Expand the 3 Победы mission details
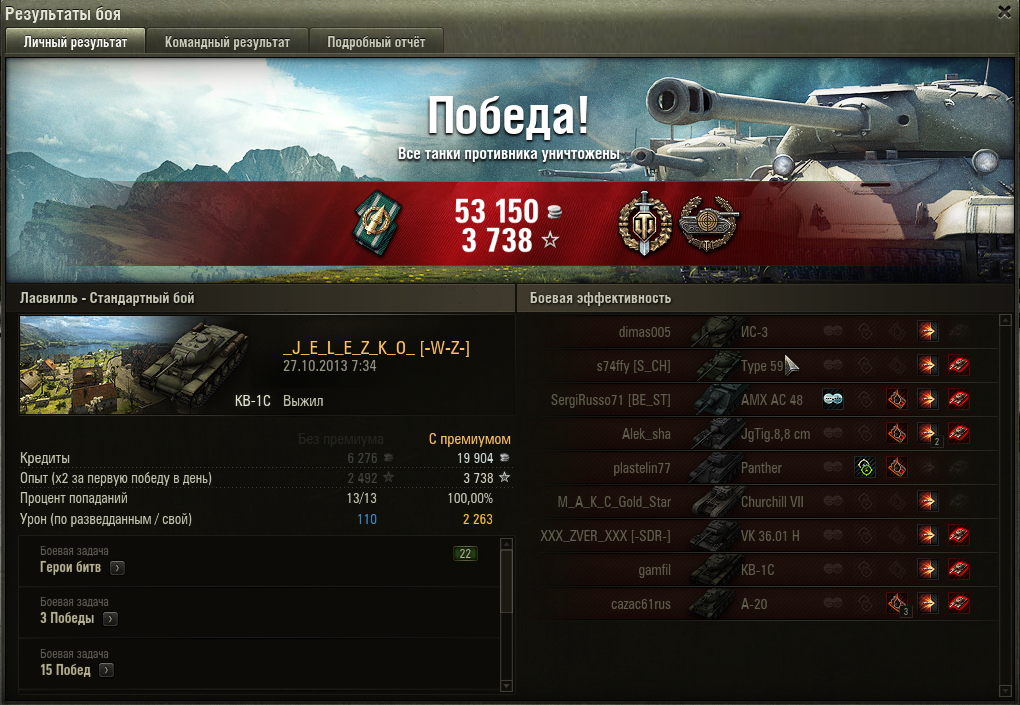 click(110, 619)
